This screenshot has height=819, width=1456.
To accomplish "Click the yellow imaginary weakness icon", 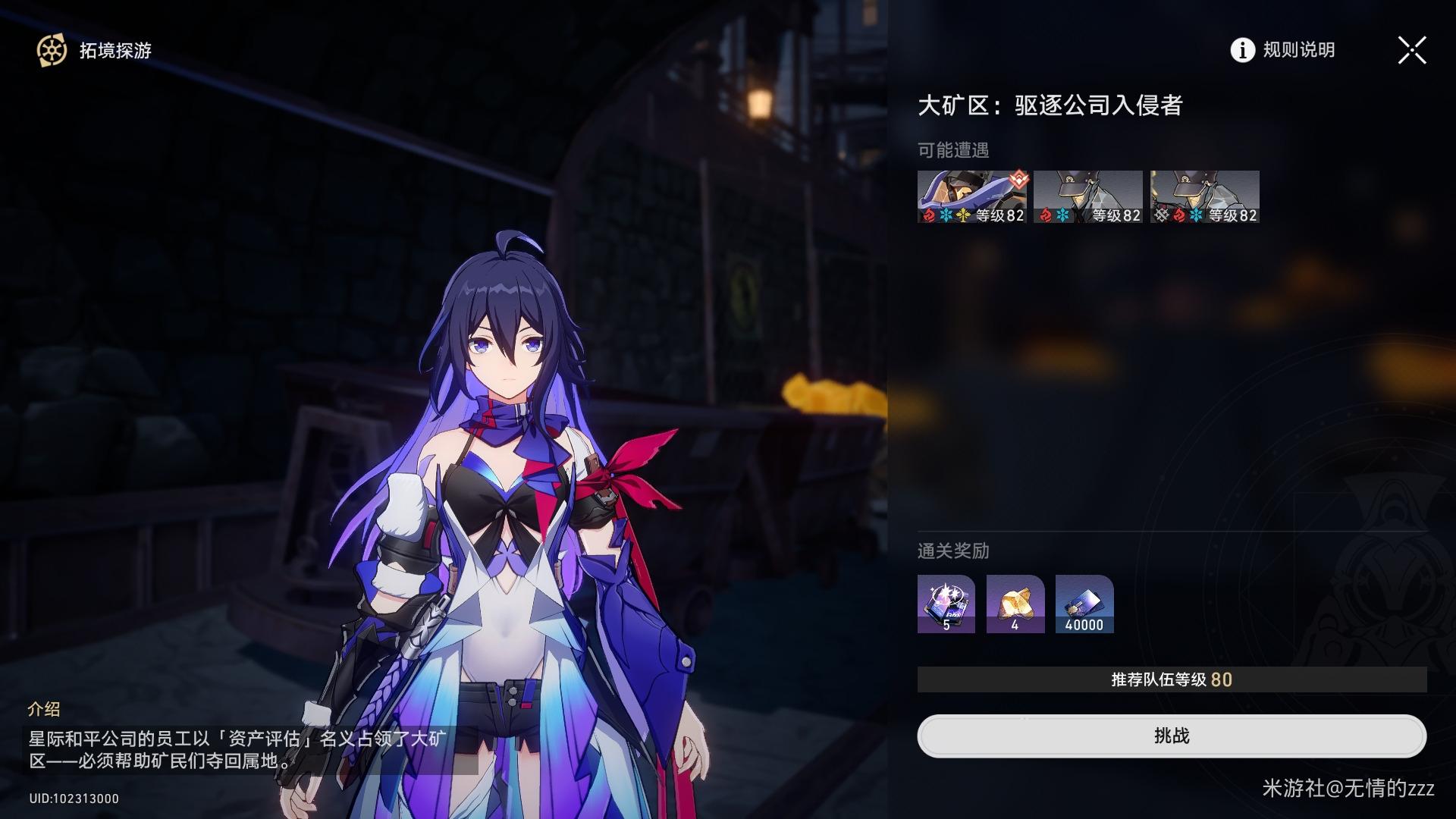I will (x=962, y=215).
